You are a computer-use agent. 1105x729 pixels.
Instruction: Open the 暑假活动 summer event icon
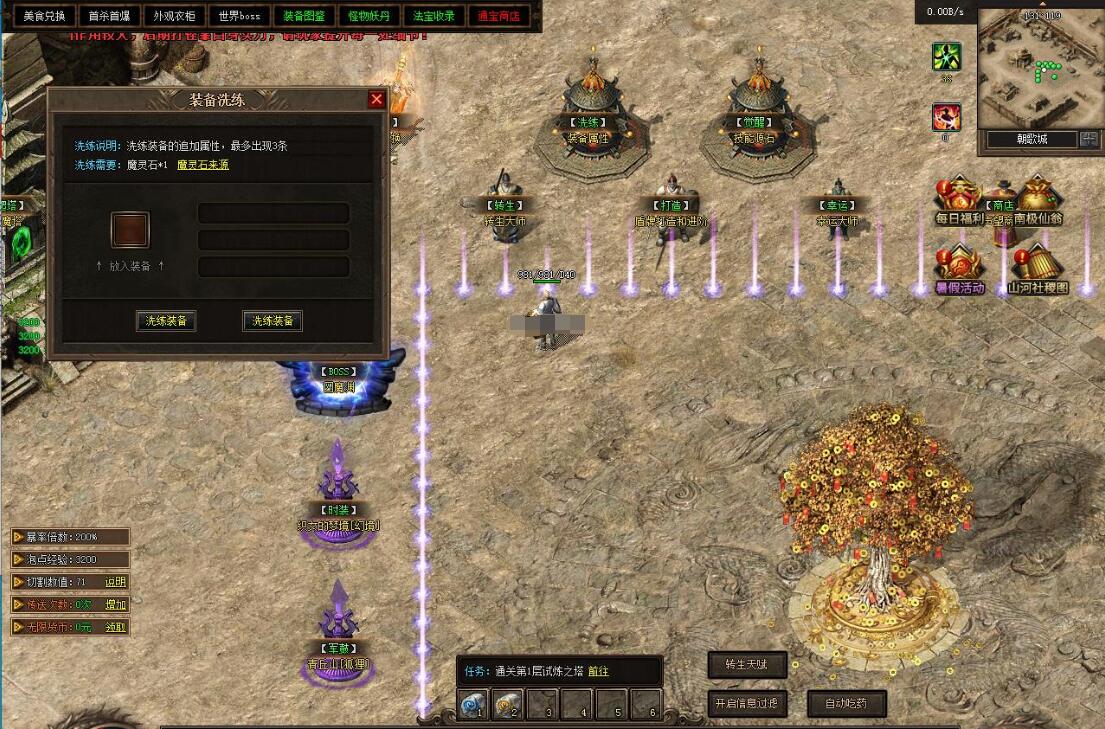pos(959,270)
